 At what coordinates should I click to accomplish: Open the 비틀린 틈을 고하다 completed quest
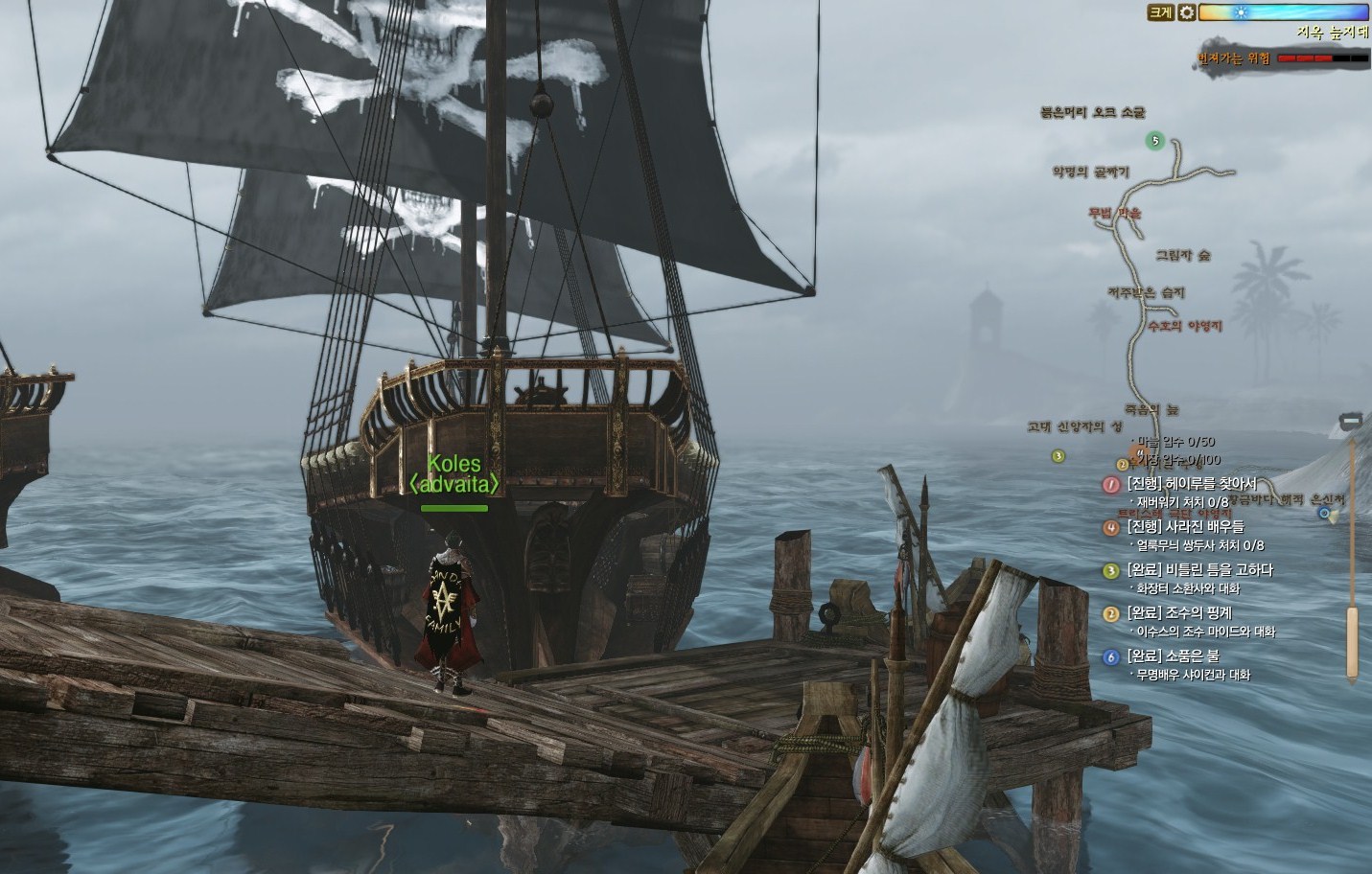tap(1199, 570)
